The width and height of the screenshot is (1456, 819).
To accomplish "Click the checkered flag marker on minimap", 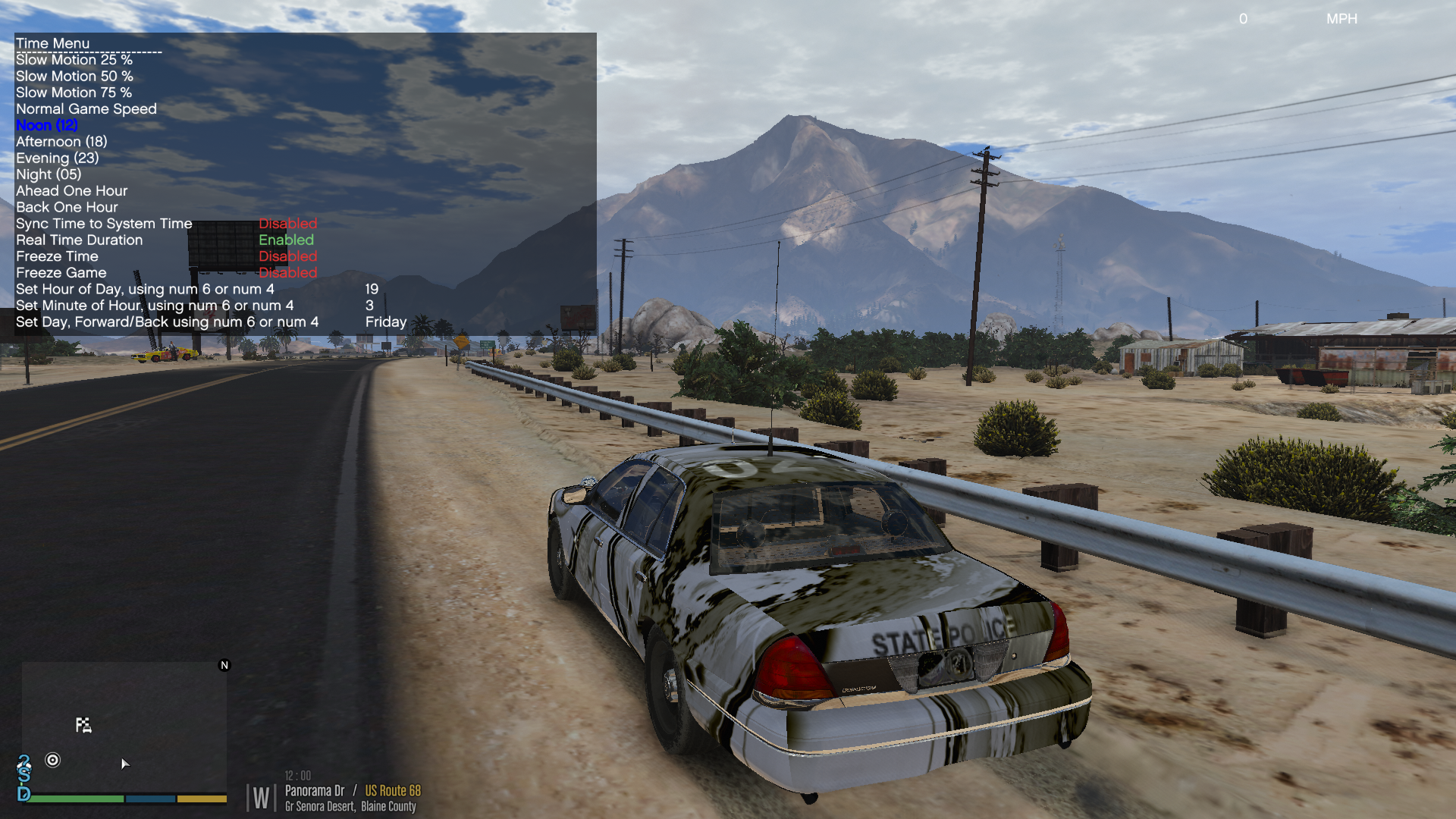I will 83,725.
